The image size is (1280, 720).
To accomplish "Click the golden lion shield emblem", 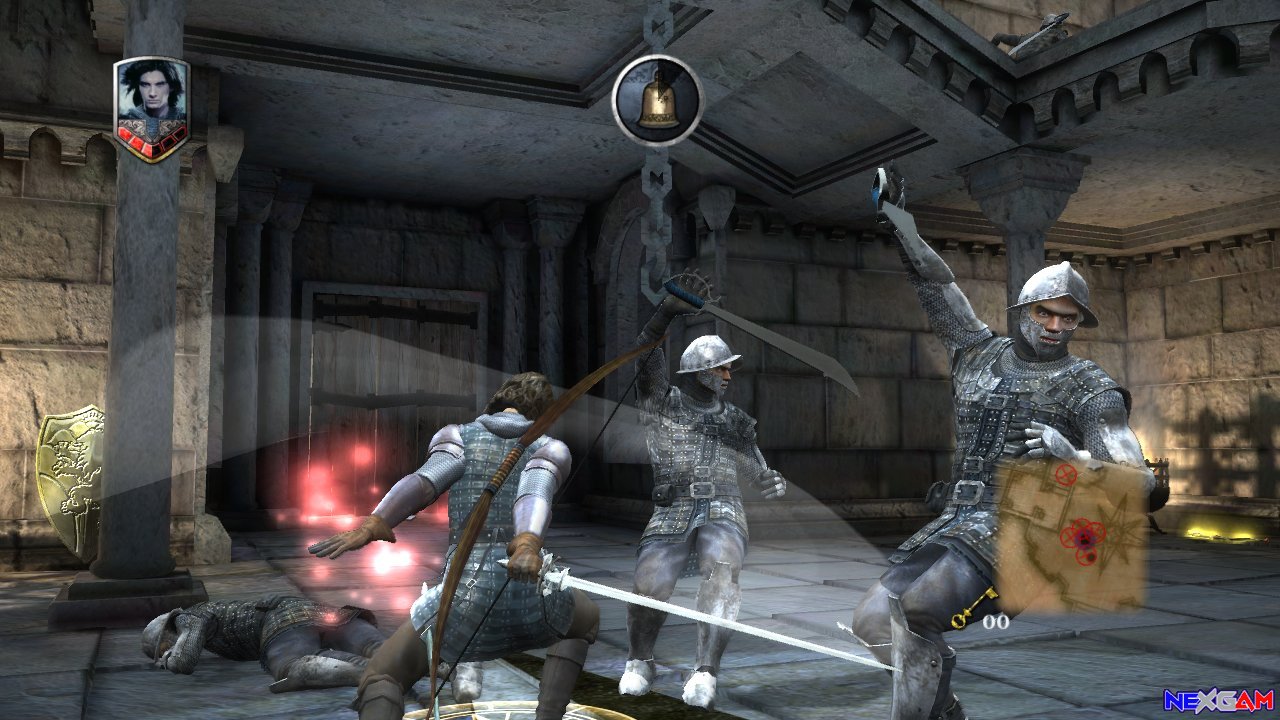I will click(x=71, y=478).
